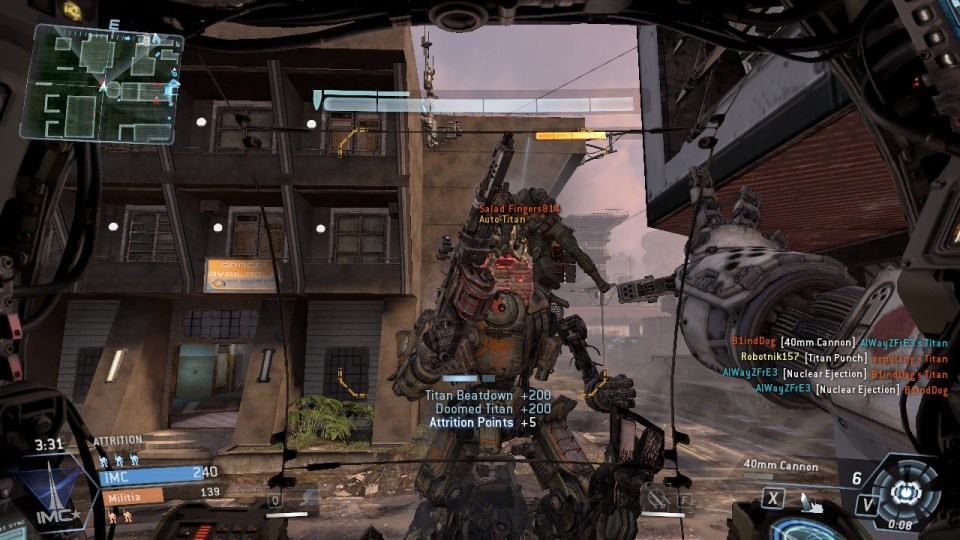
Task: Select the 40mm Cannon weapon label
Action: [x=781, y=466]
